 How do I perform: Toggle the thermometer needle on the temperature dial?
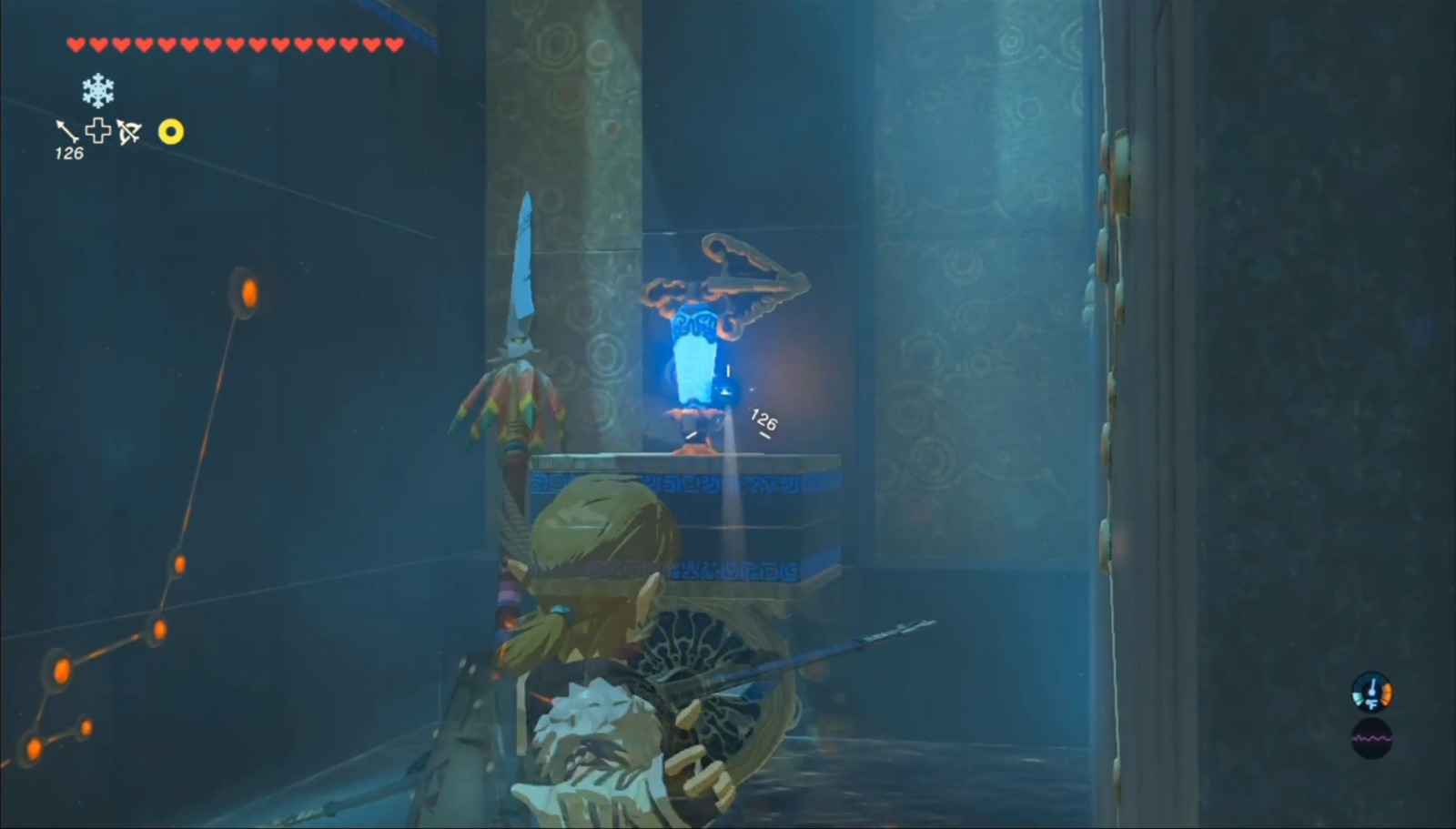point(1371,684)
